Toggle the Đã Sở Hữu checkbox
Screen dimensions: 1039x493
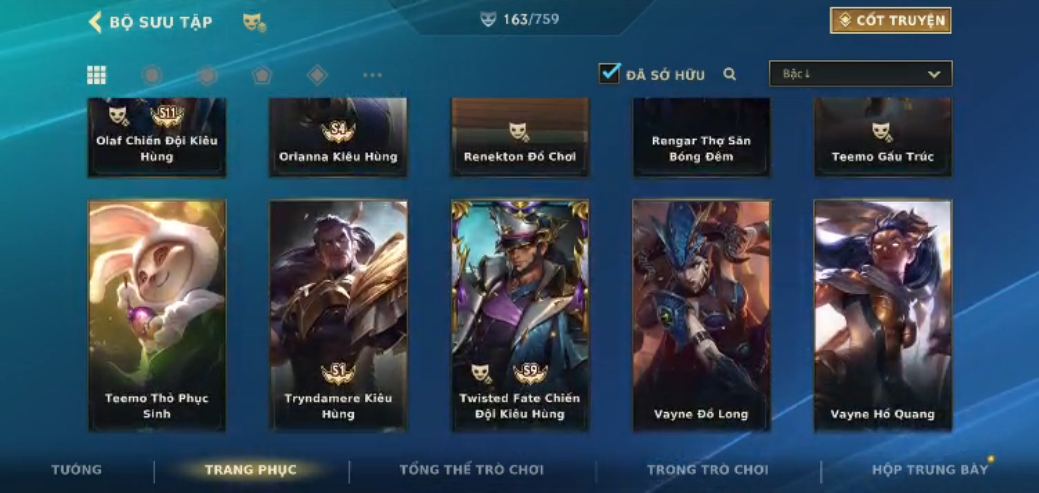[x=610, y=73]
